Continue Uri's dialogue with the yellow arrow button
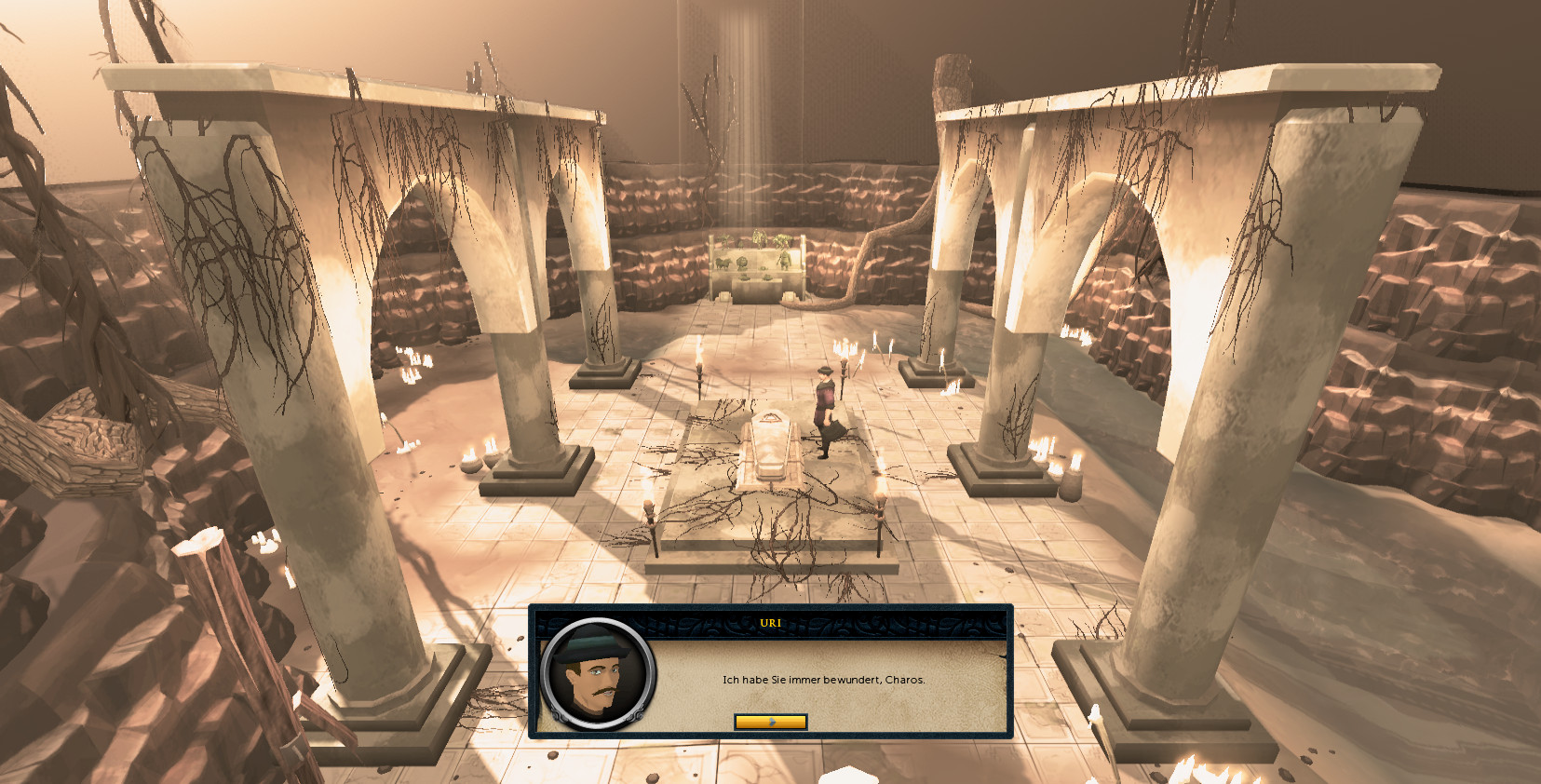Image resolution: width=1541 pixels, height=784 pixels. coord(770,722)
